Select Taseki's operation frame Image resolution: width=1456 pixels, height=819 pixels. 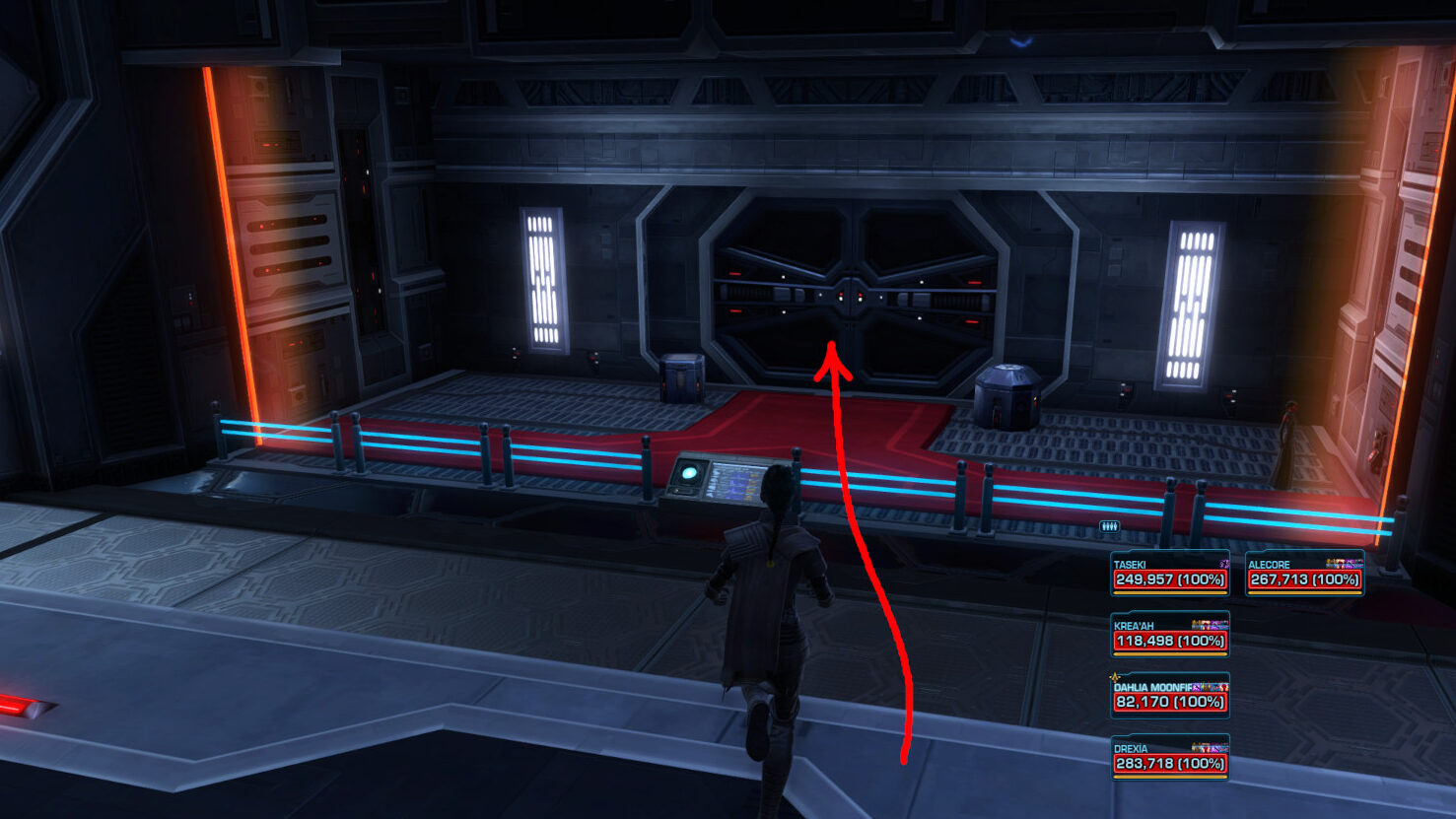coord(1169,574)
